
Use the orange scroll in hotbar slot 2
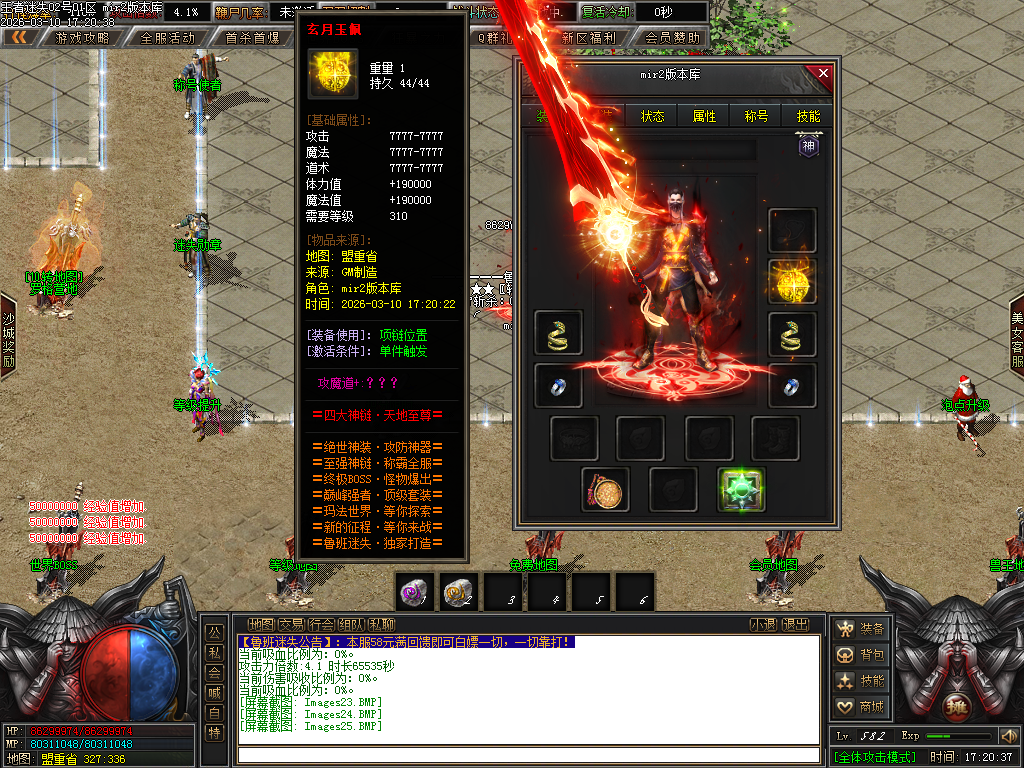pos(458,592)
